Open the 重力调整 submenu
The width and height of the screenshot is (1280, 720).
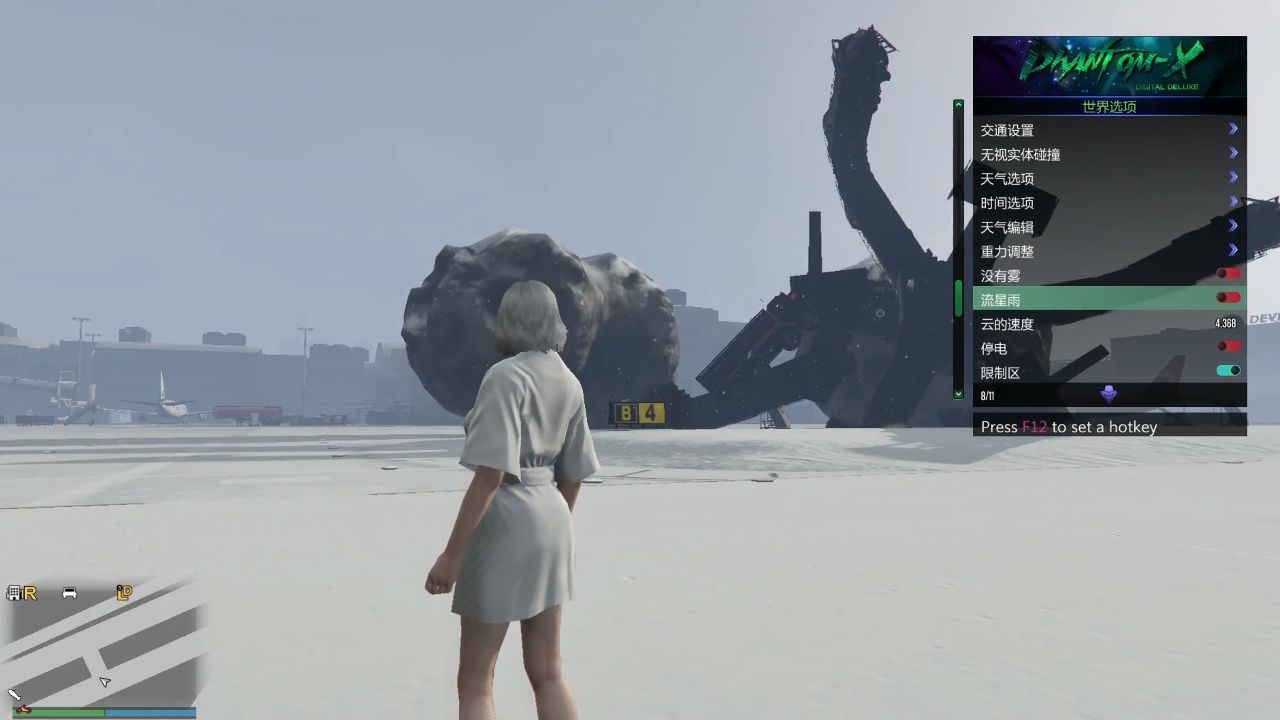tap(1108, 251)
